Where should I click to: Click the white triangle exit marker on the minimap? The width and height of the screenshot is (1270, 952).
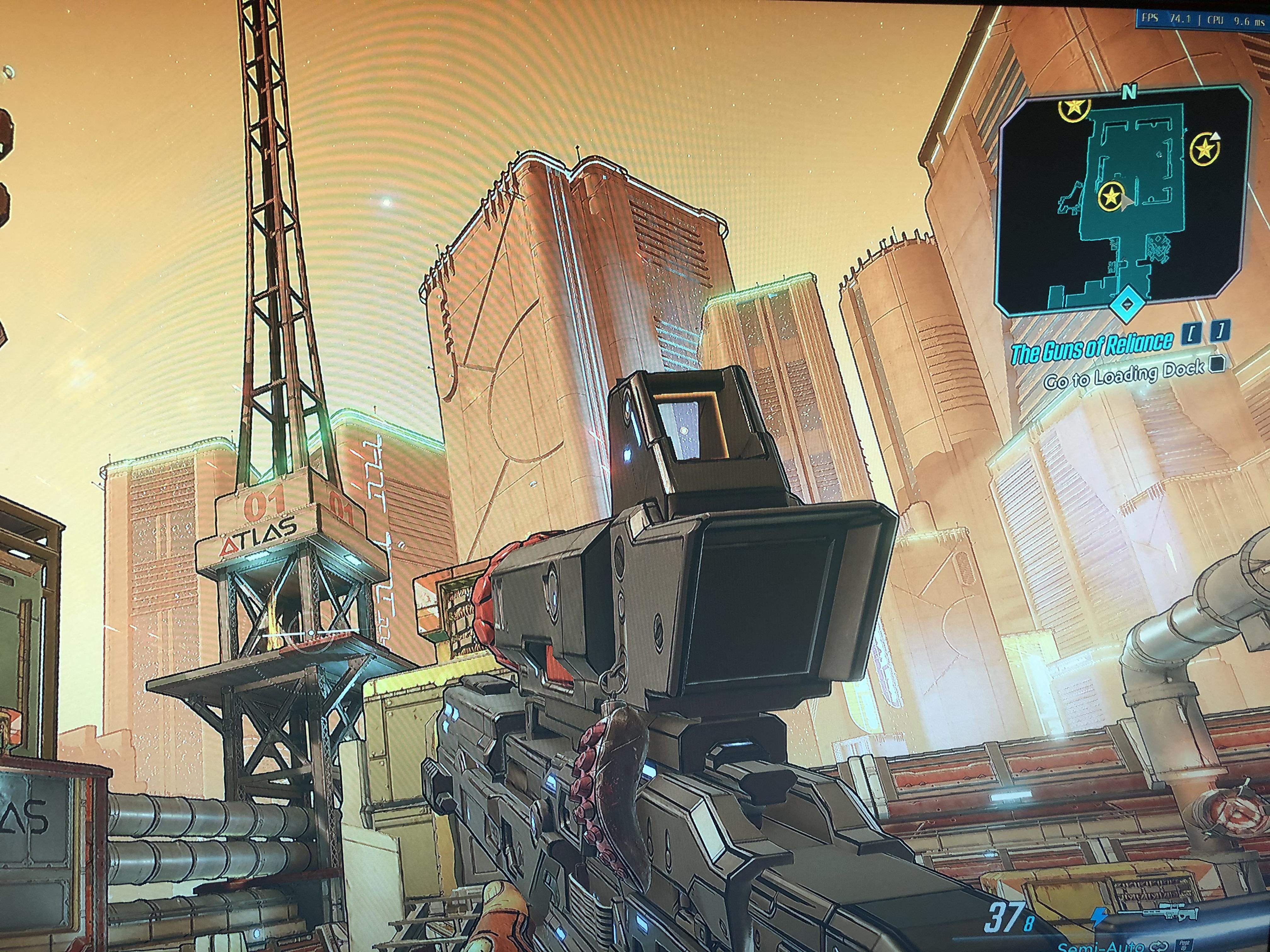pos(1216,137)
